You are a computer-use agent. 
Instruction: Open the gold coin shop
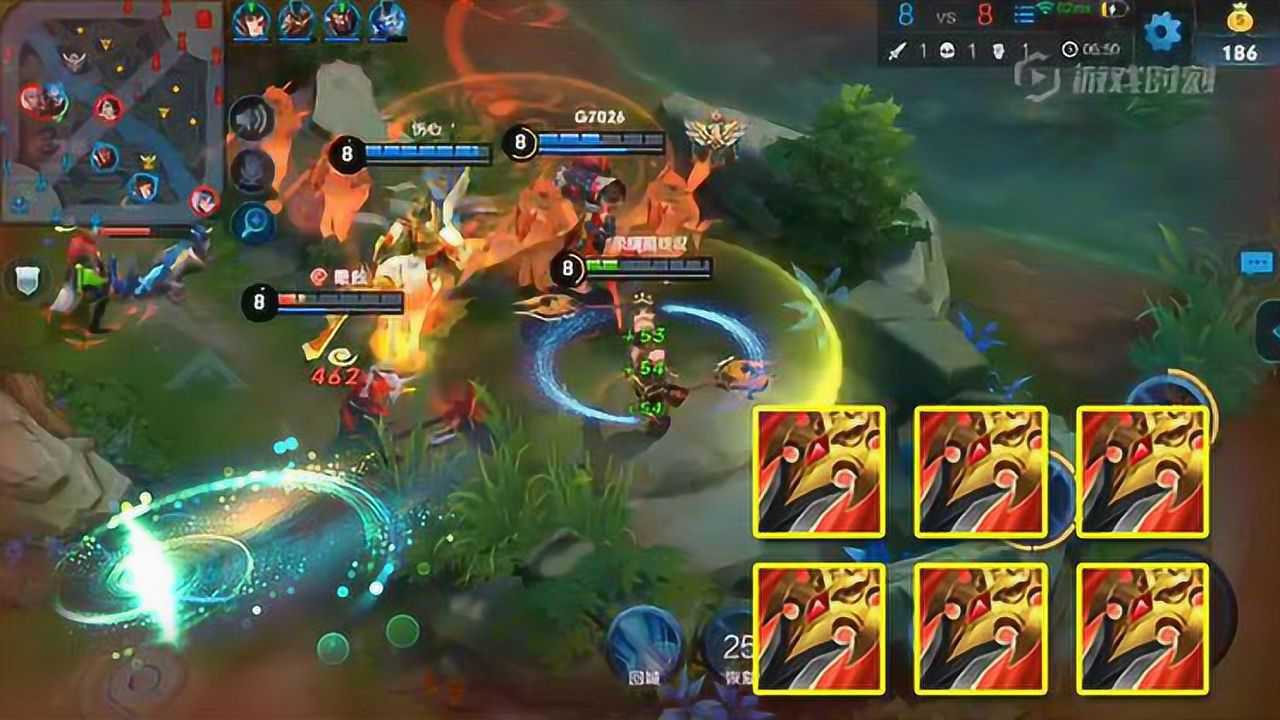pos(1240,33)
